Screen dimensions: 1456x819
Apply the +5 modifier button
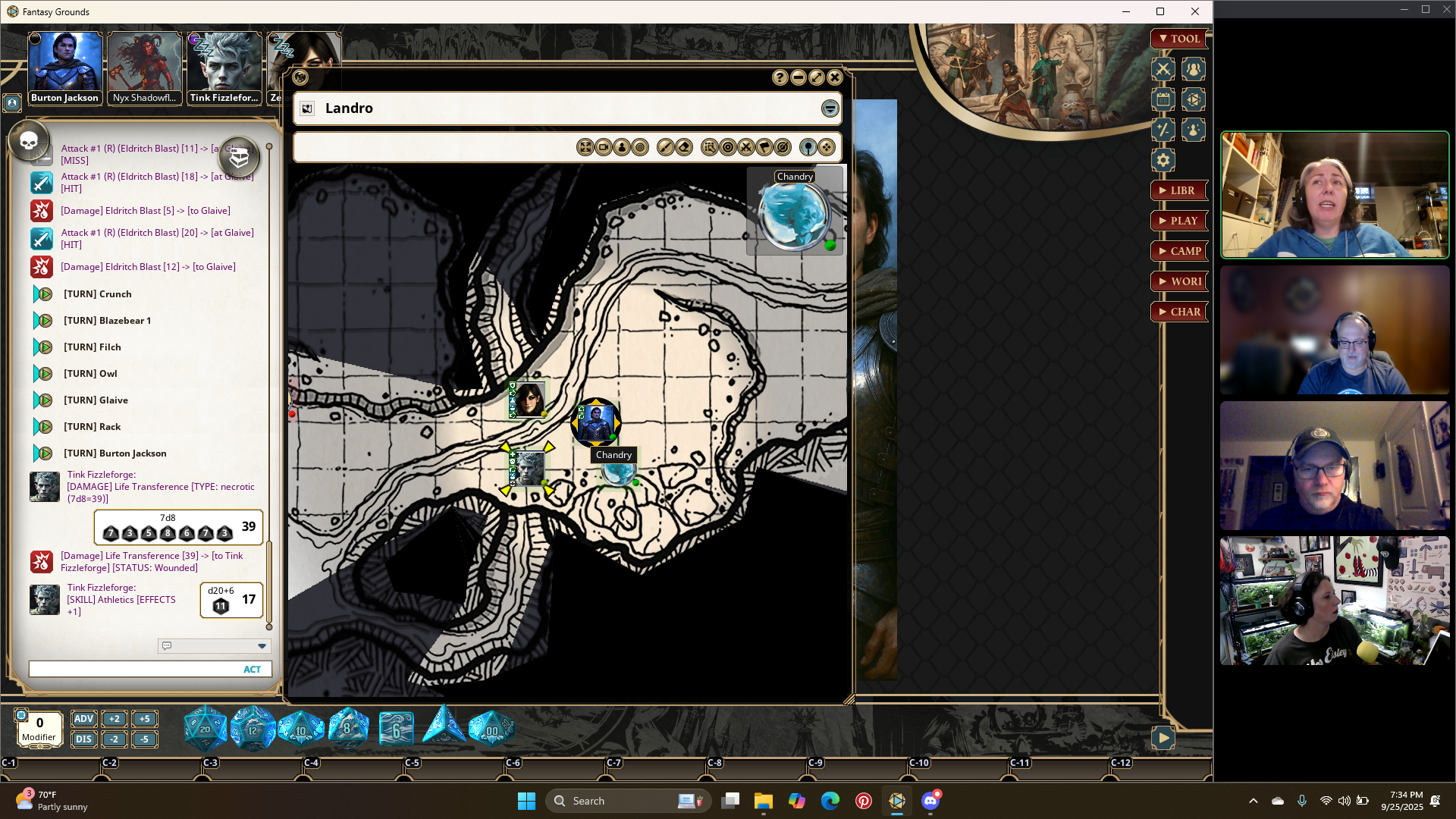[x=144, y=719]
